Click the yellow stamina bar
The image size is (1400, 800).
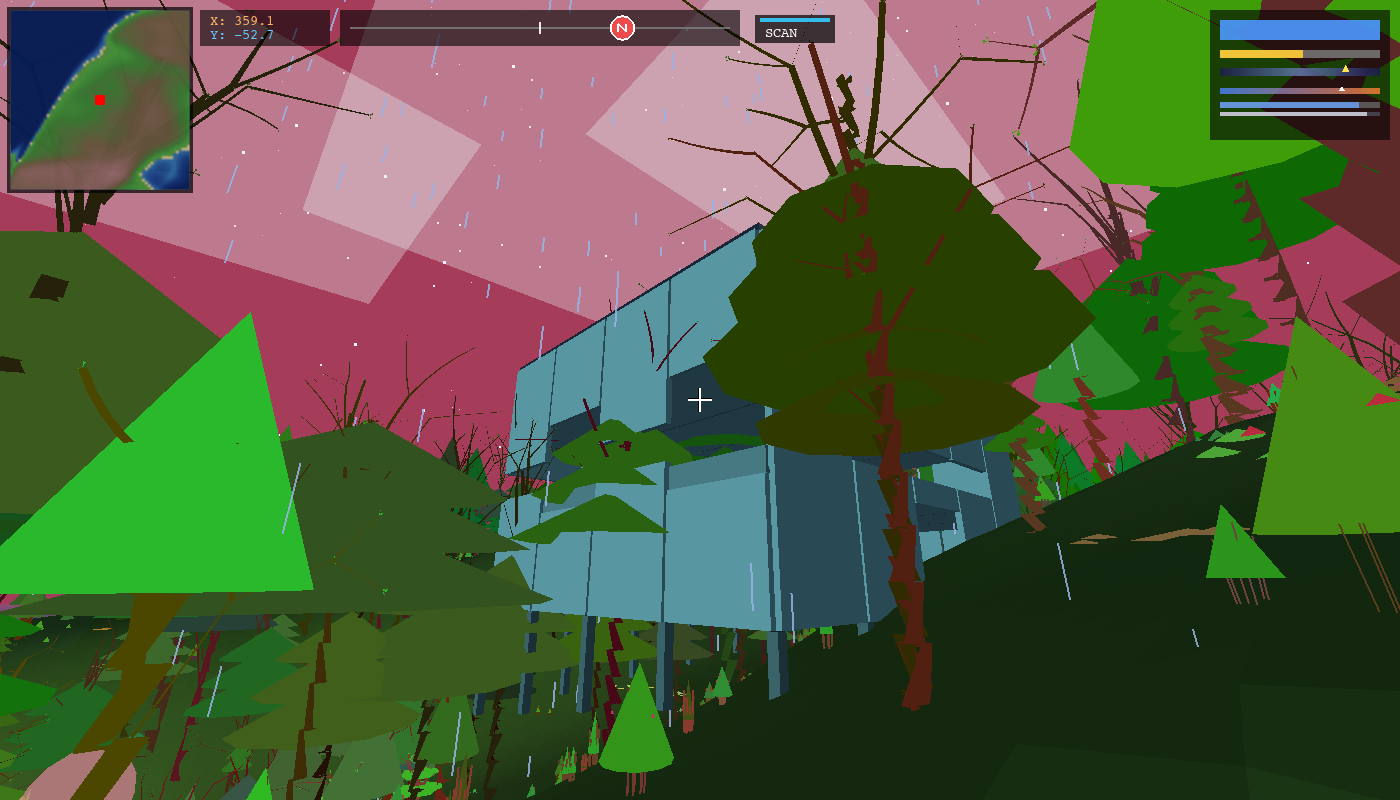pos(1260,54)
